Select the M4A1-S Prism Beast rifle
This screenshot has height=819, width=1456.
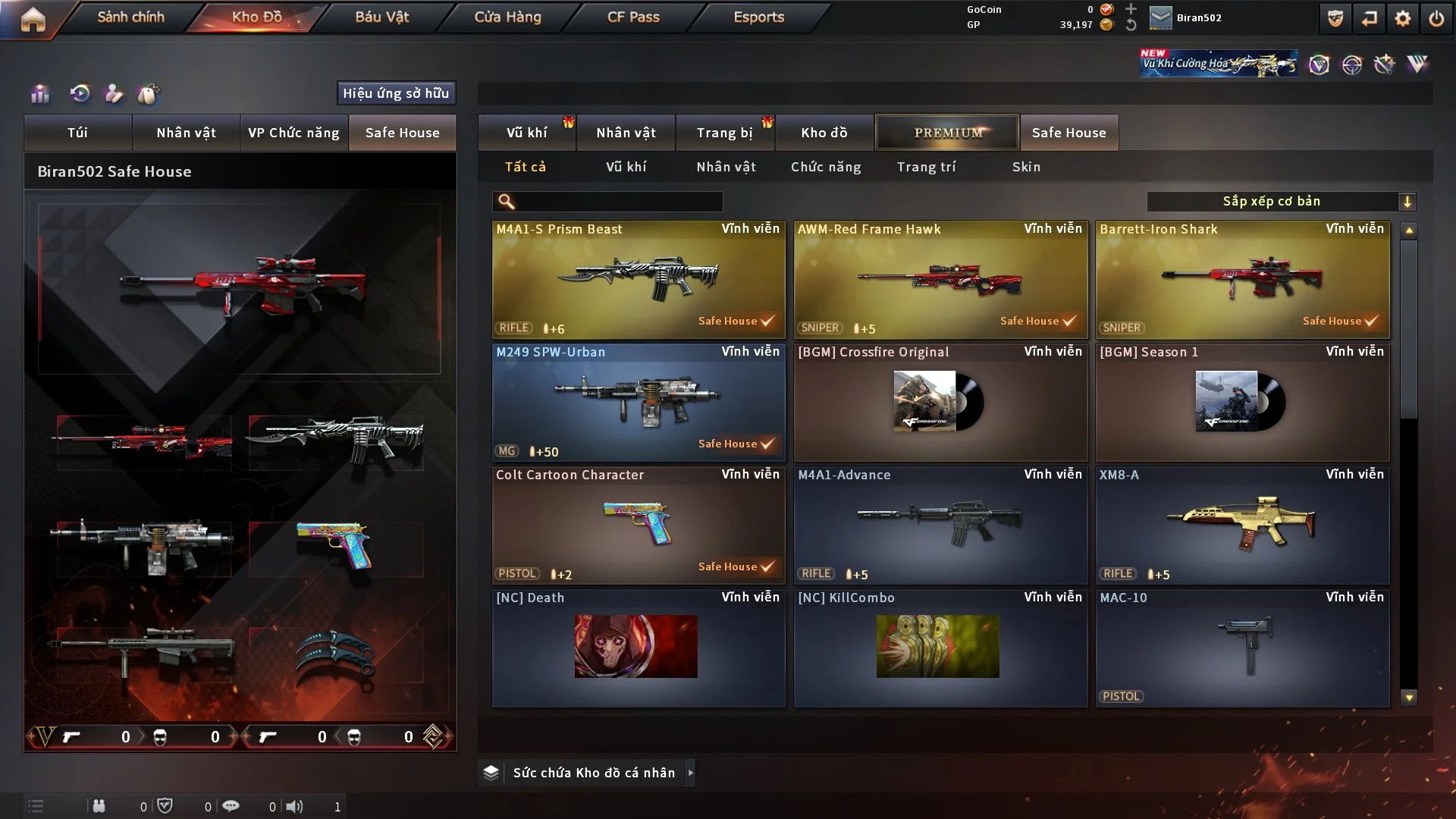pos(638,279)
